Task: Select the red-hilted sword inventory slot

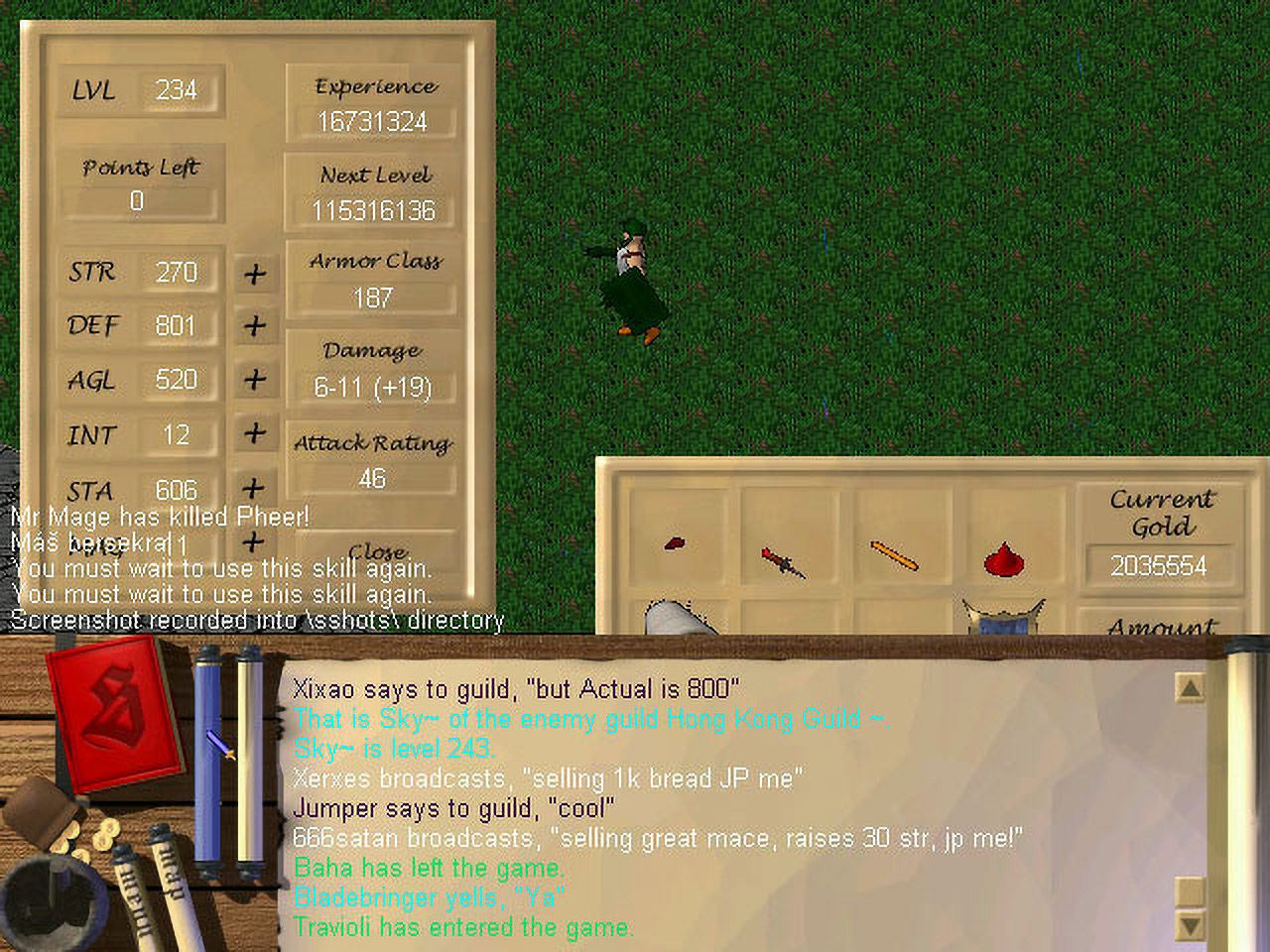Action: (783, 562)
